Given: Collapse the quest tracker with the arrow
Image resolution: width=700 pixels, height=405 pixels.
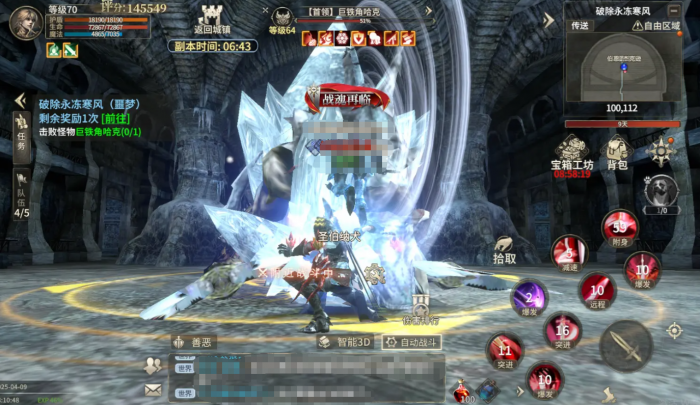Looking at the screenshot, I should click(18, 101).
